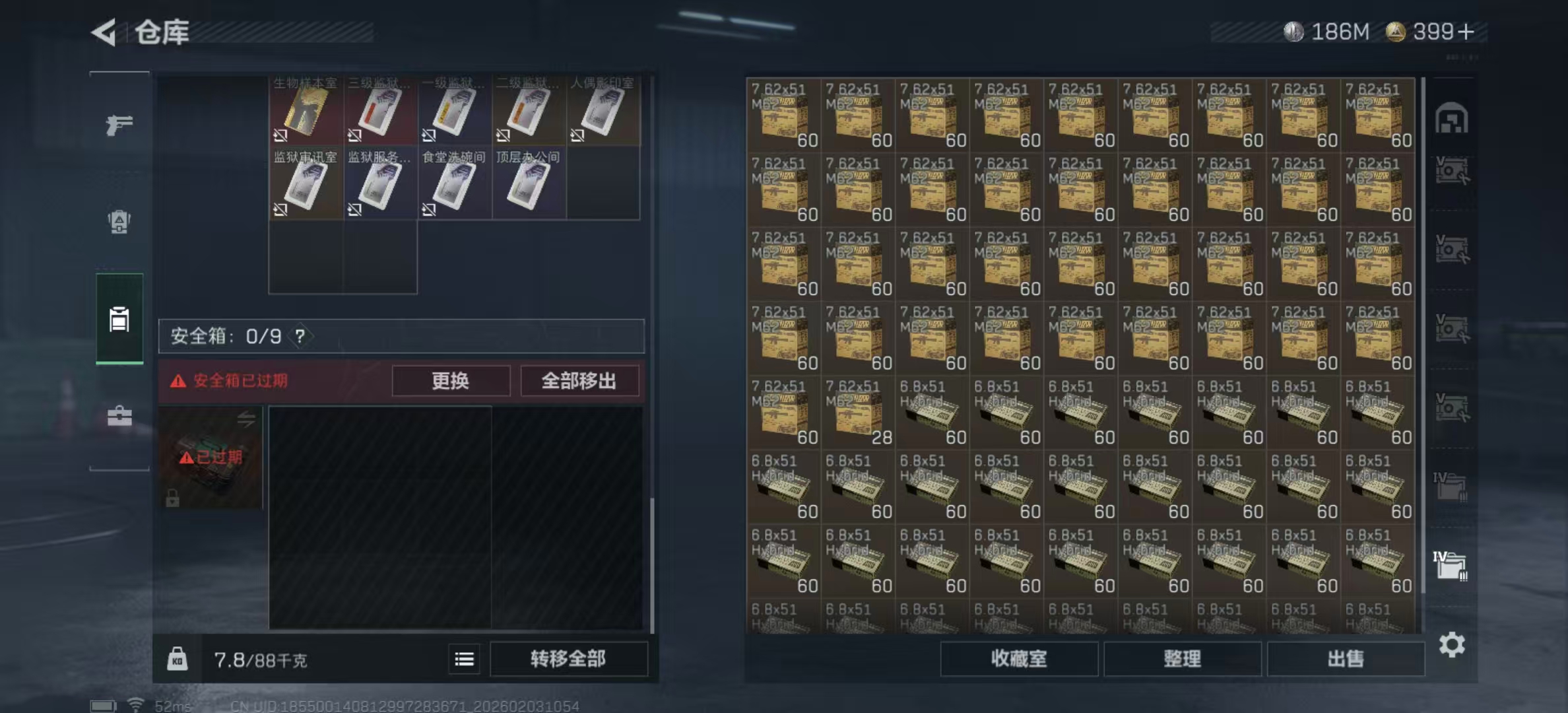Click 转移全部 to transfer everything

(569, 658)
